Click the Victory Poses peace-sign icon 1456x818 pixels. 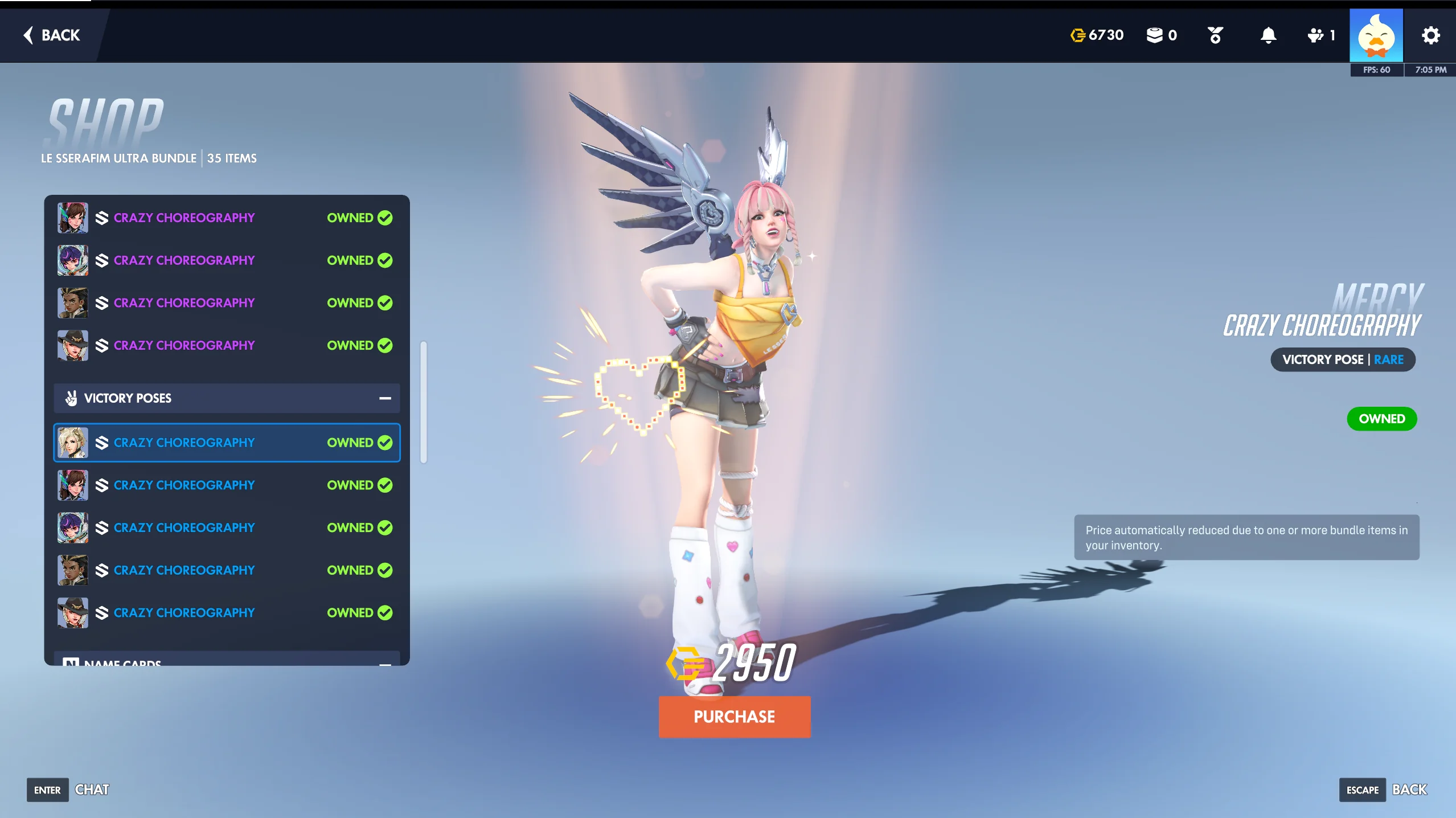tap(71, 398)
